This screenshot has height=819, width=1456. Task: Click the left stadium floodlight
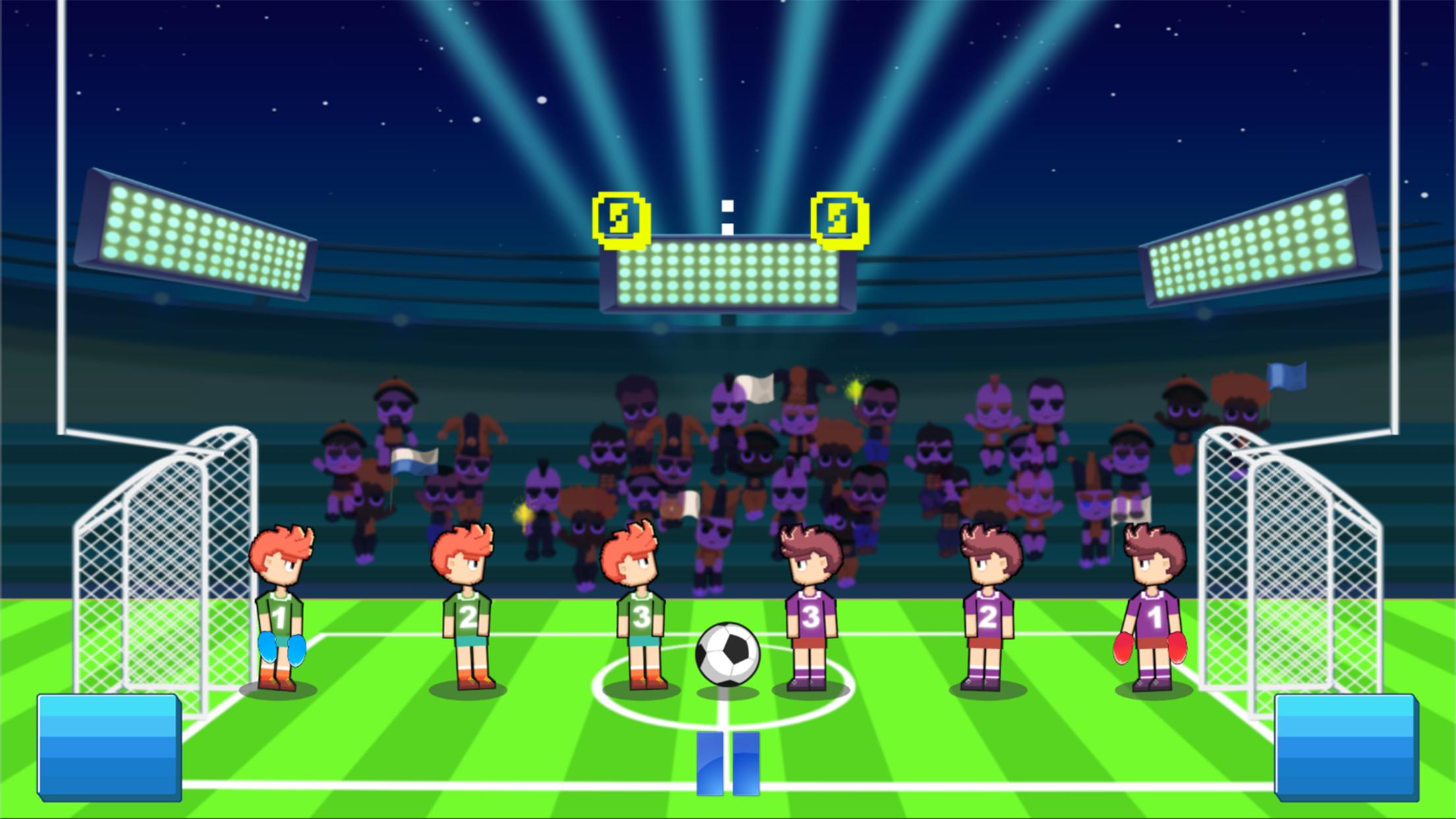coord(198,237)
